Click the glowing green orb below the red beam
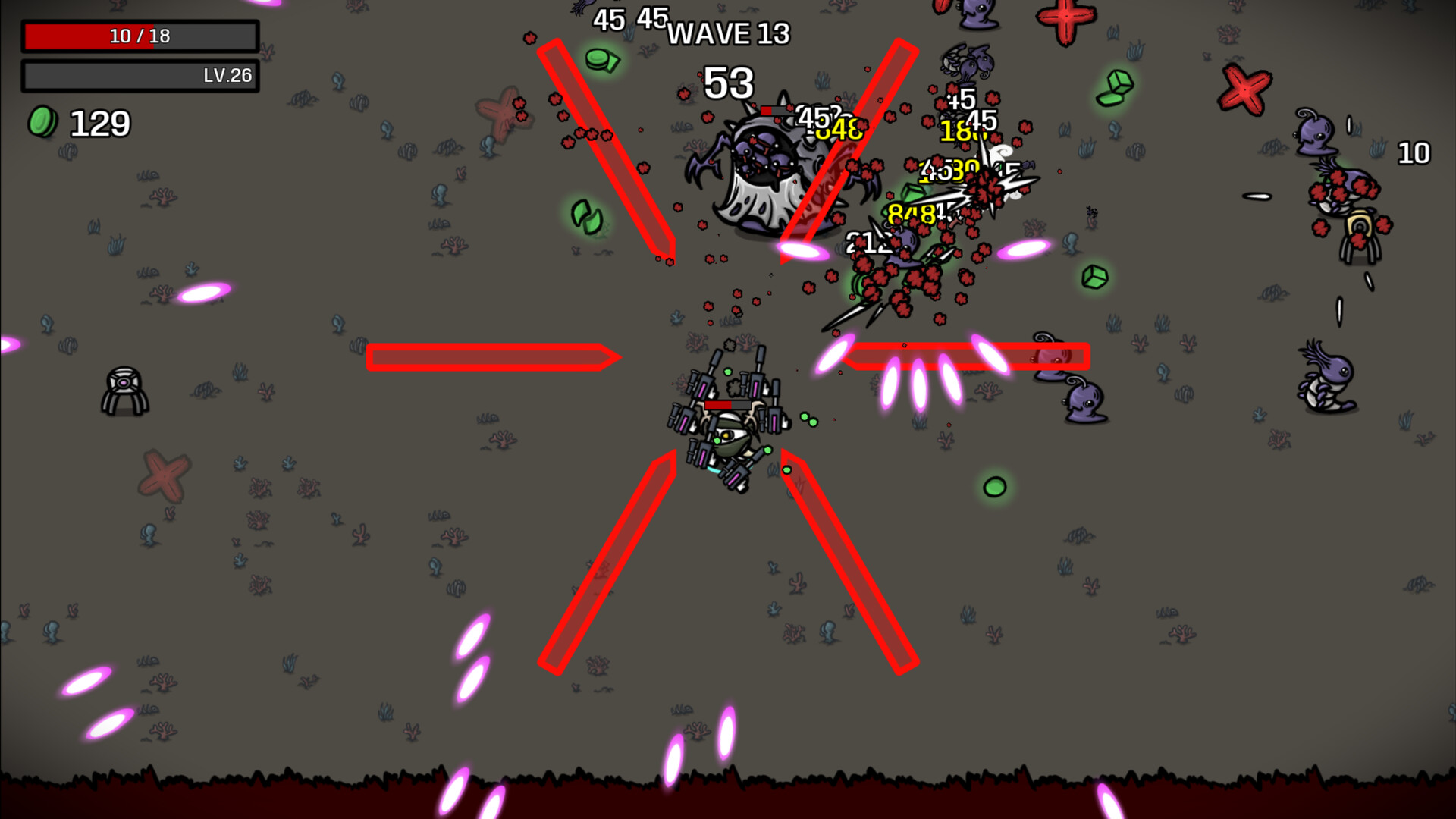Viewport: 1456px width, 819px height. pyautogui.click(x=996, y=485)
